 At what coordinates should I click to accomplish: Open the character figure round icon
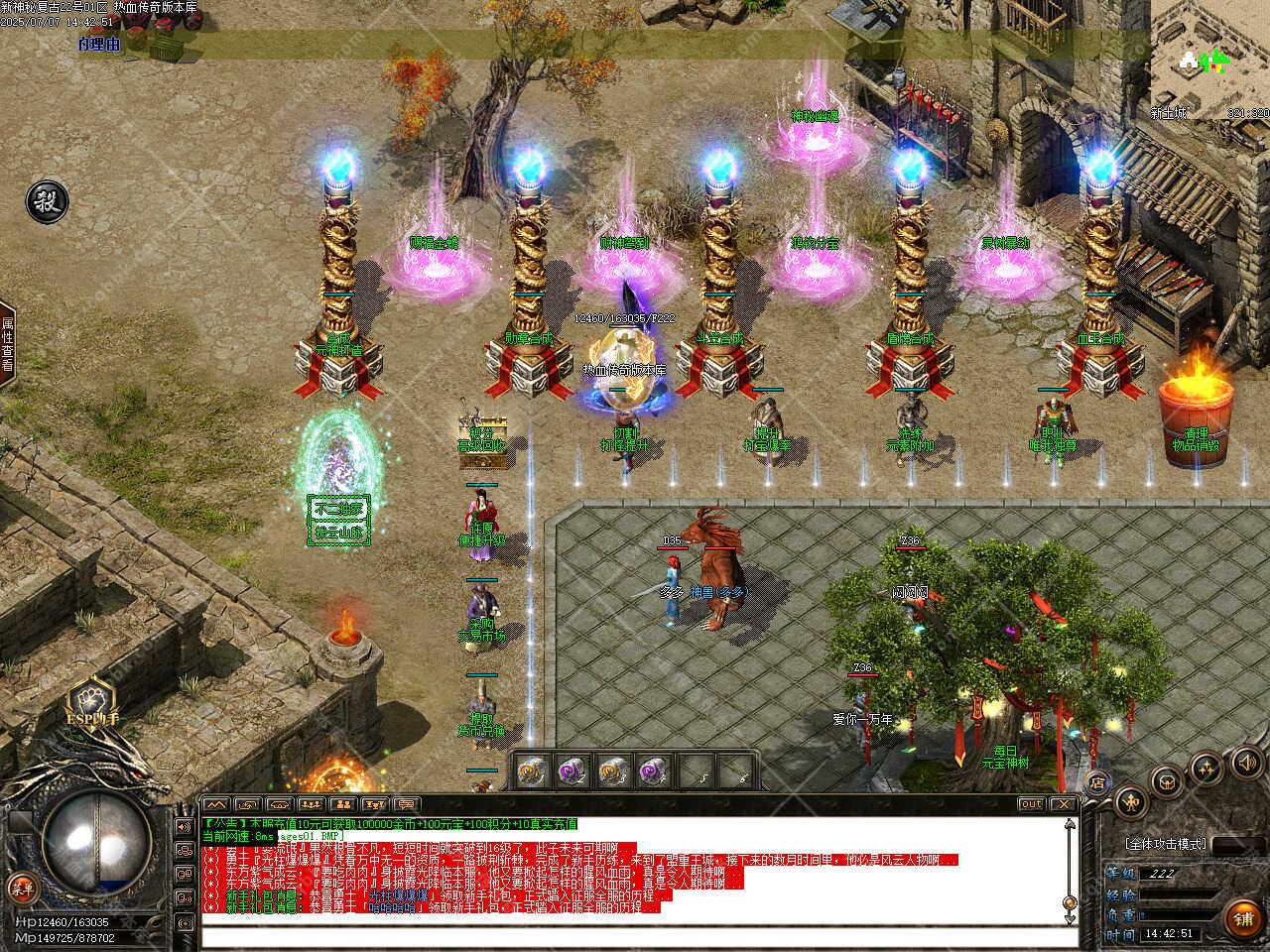coord(1131,801)
